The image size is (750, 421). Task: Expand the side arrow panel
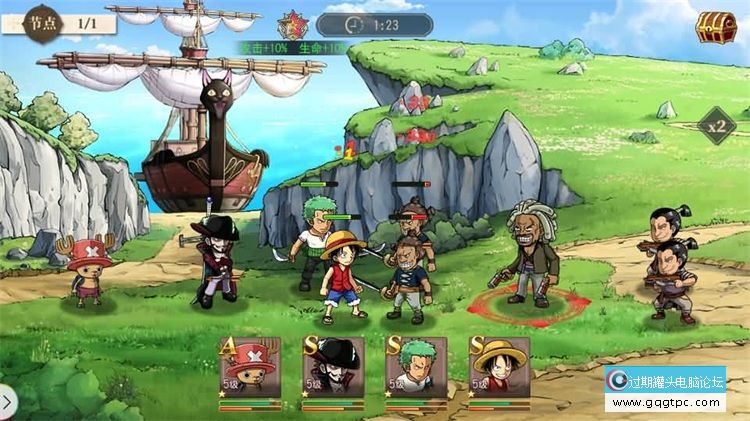[x=6, y=401]
